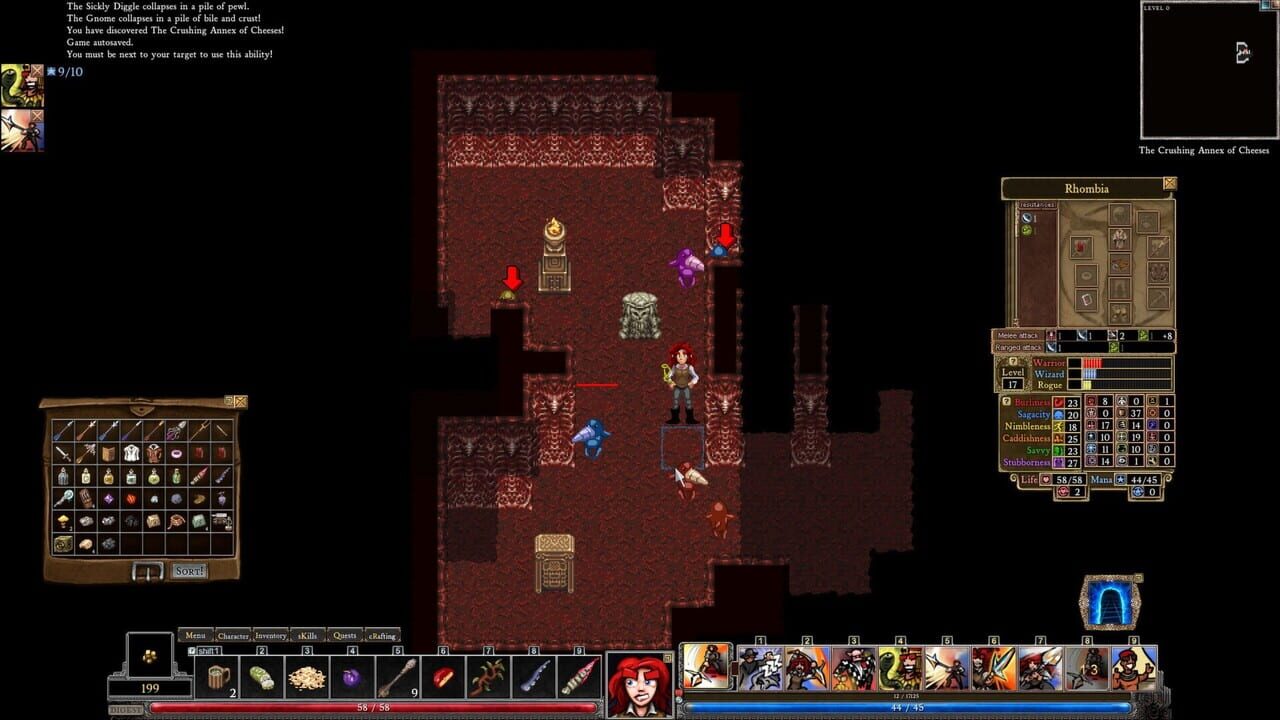Open the cRafting panel
The height and width of the screenshot is (720, 1280).
(x=383, y=635)
